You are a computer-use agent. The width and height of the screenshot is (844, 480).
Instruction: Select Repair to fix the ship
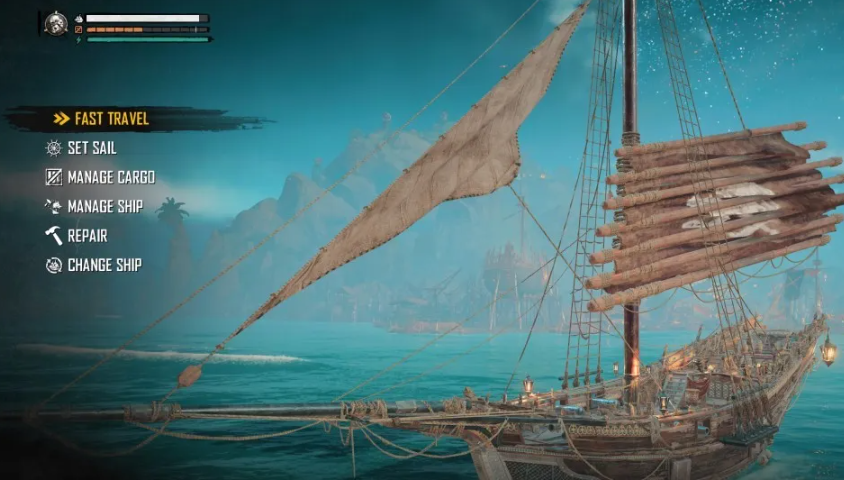click(x=86, y=236)
